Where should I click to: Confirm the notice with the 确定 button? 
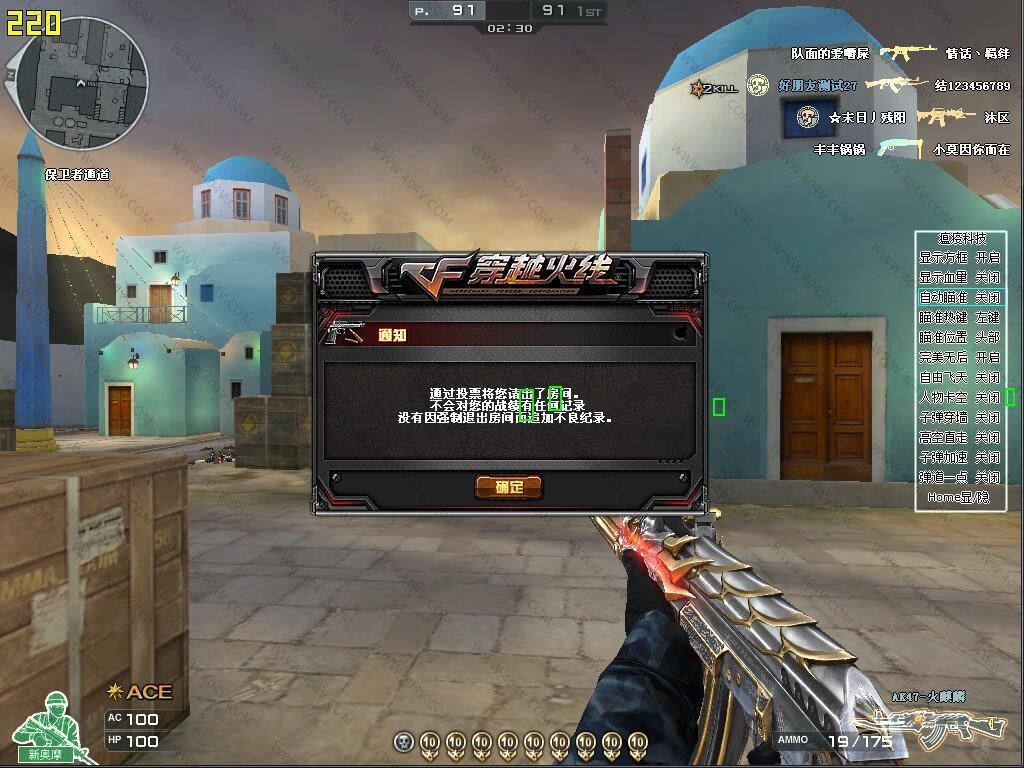508,487
